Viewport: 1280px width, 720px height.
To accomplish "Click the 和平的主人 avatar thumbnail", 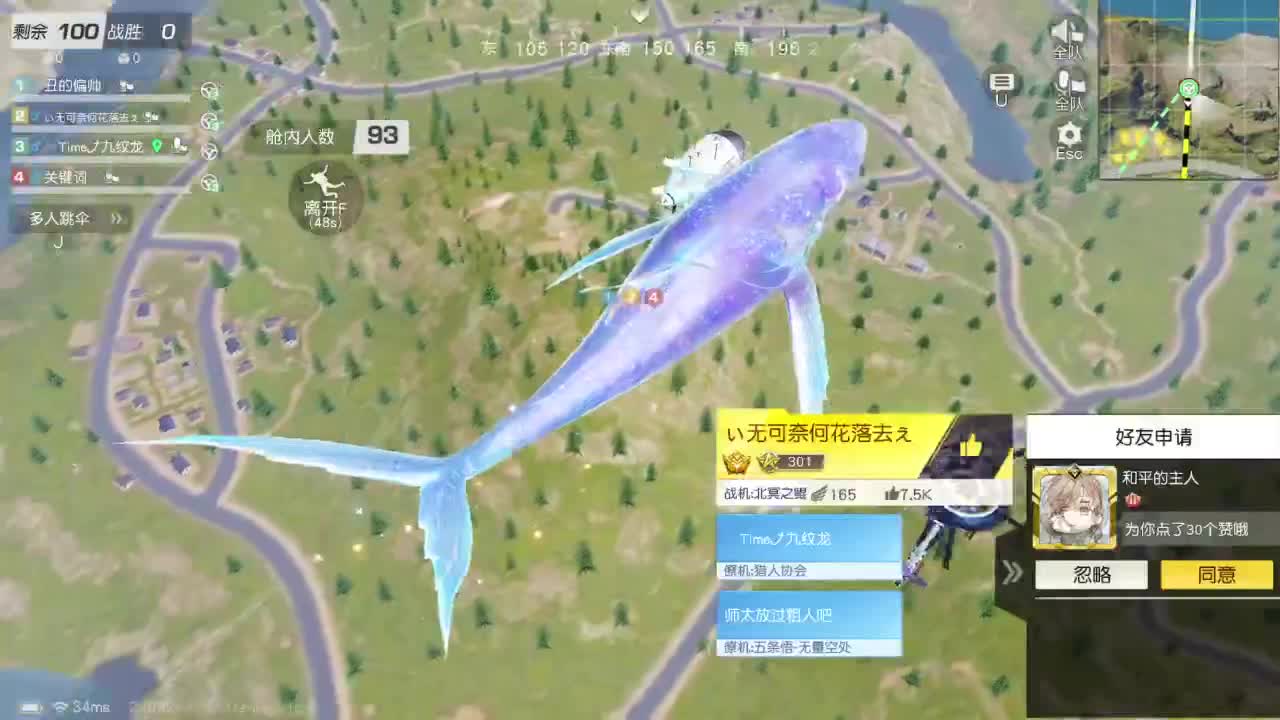I will (1075, 508).
